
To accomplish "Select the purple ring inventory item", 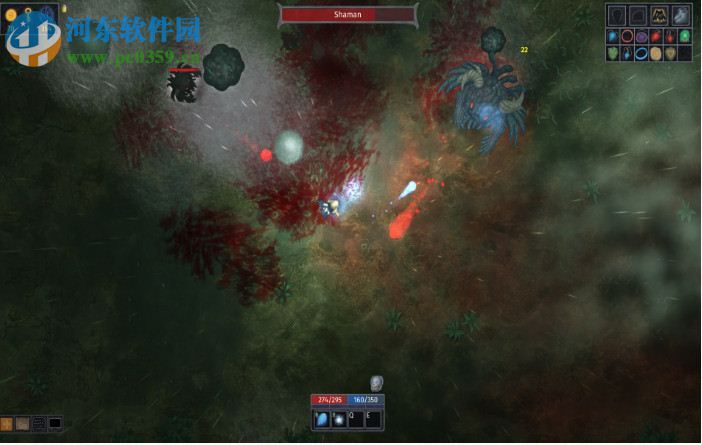I will coord(641,37).
